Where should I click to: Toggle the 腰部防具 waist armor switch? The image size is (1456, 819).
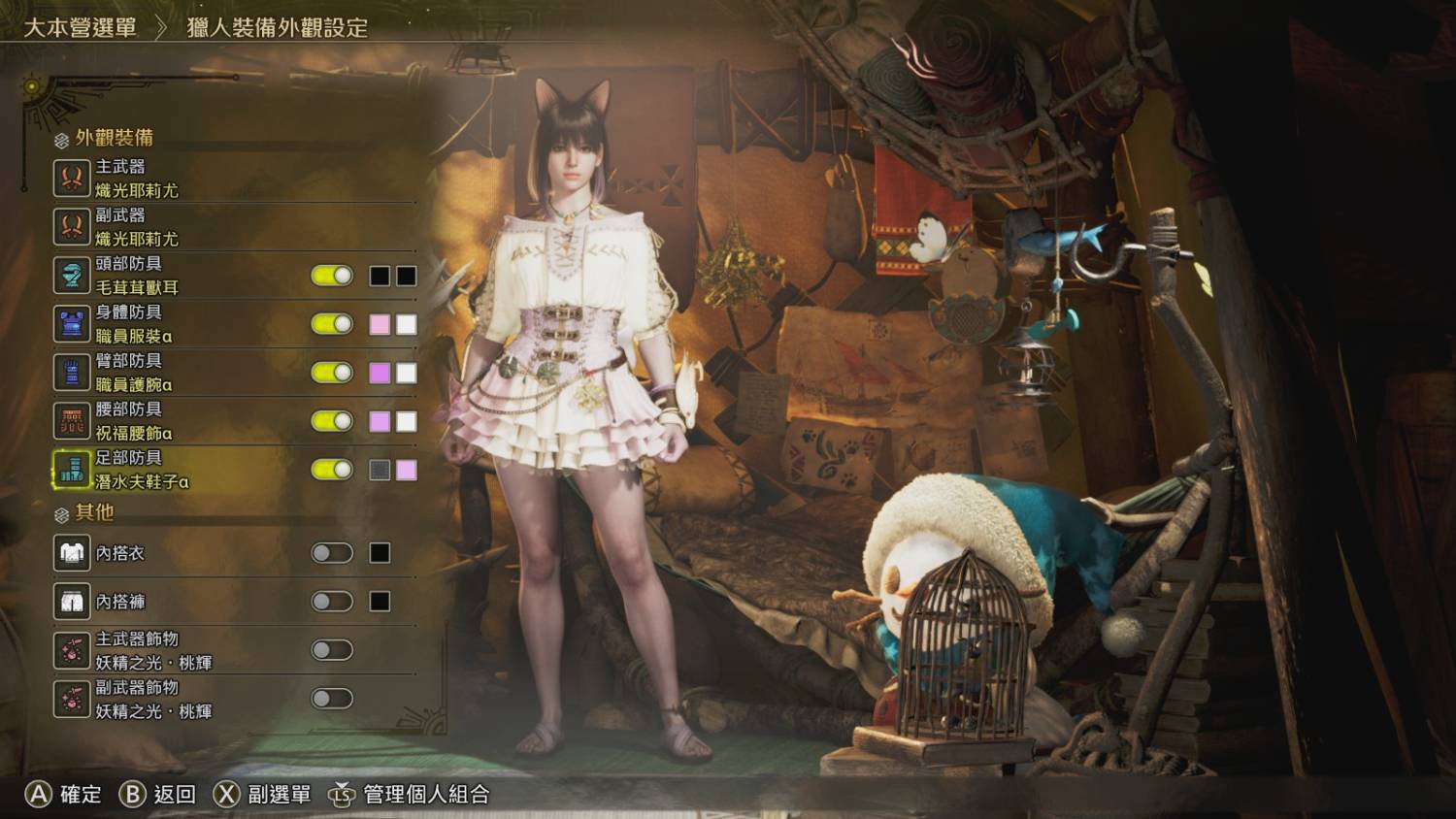tap(332, 421)
